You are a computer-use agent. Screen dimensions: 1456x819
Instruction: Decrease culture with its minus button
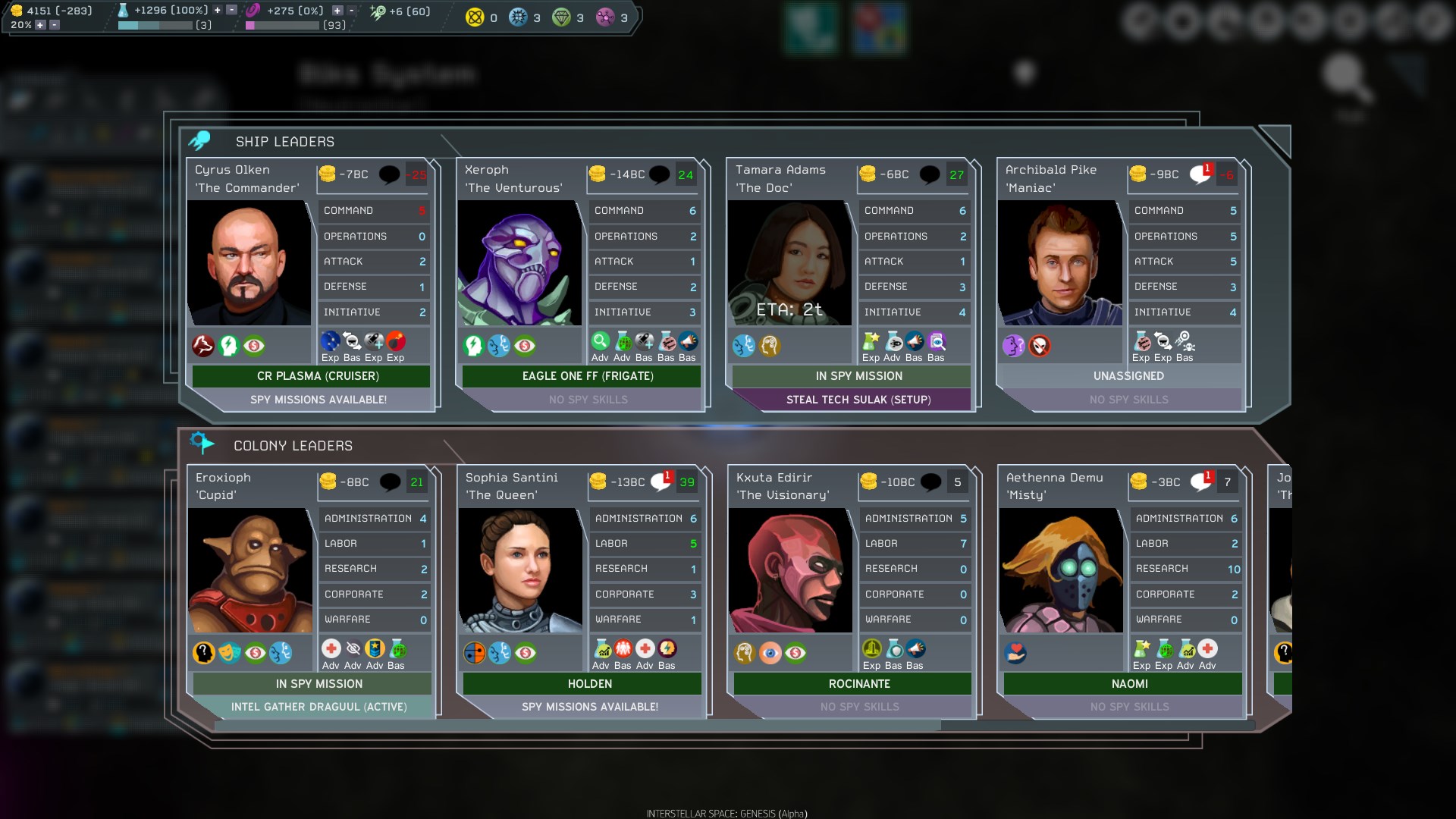coord(350,11)
